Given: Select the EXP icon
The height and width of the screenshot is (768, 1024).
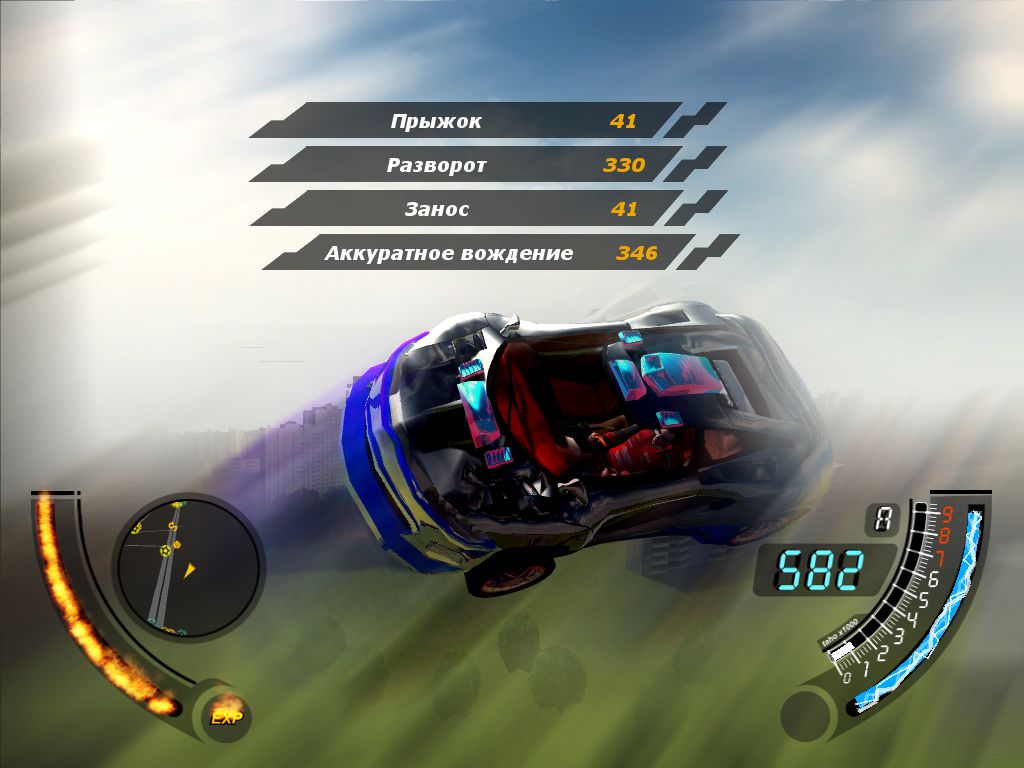Looking at the screenshot, I should (226, 715).
